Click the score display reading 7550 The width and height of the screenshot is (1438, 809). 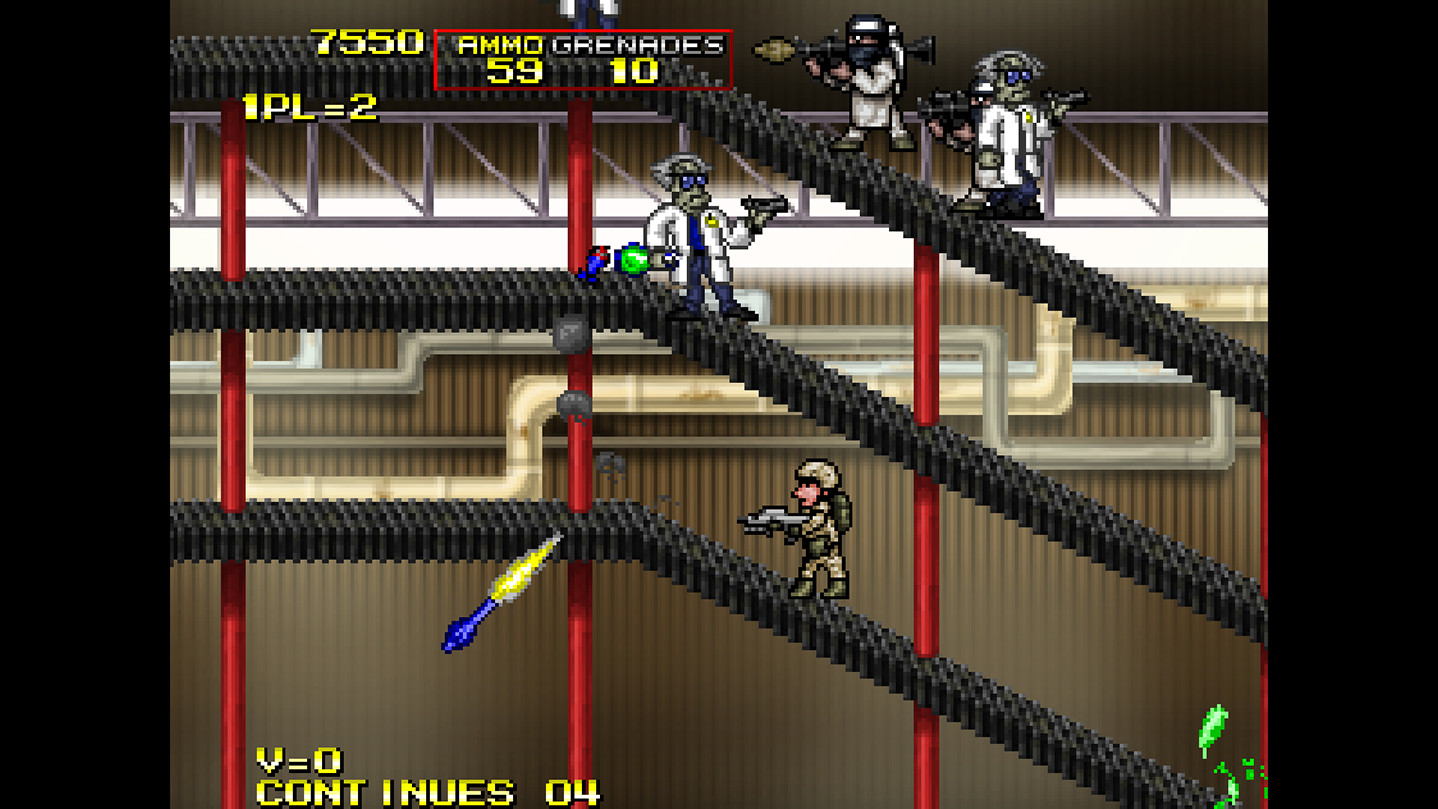click(365, 42)
